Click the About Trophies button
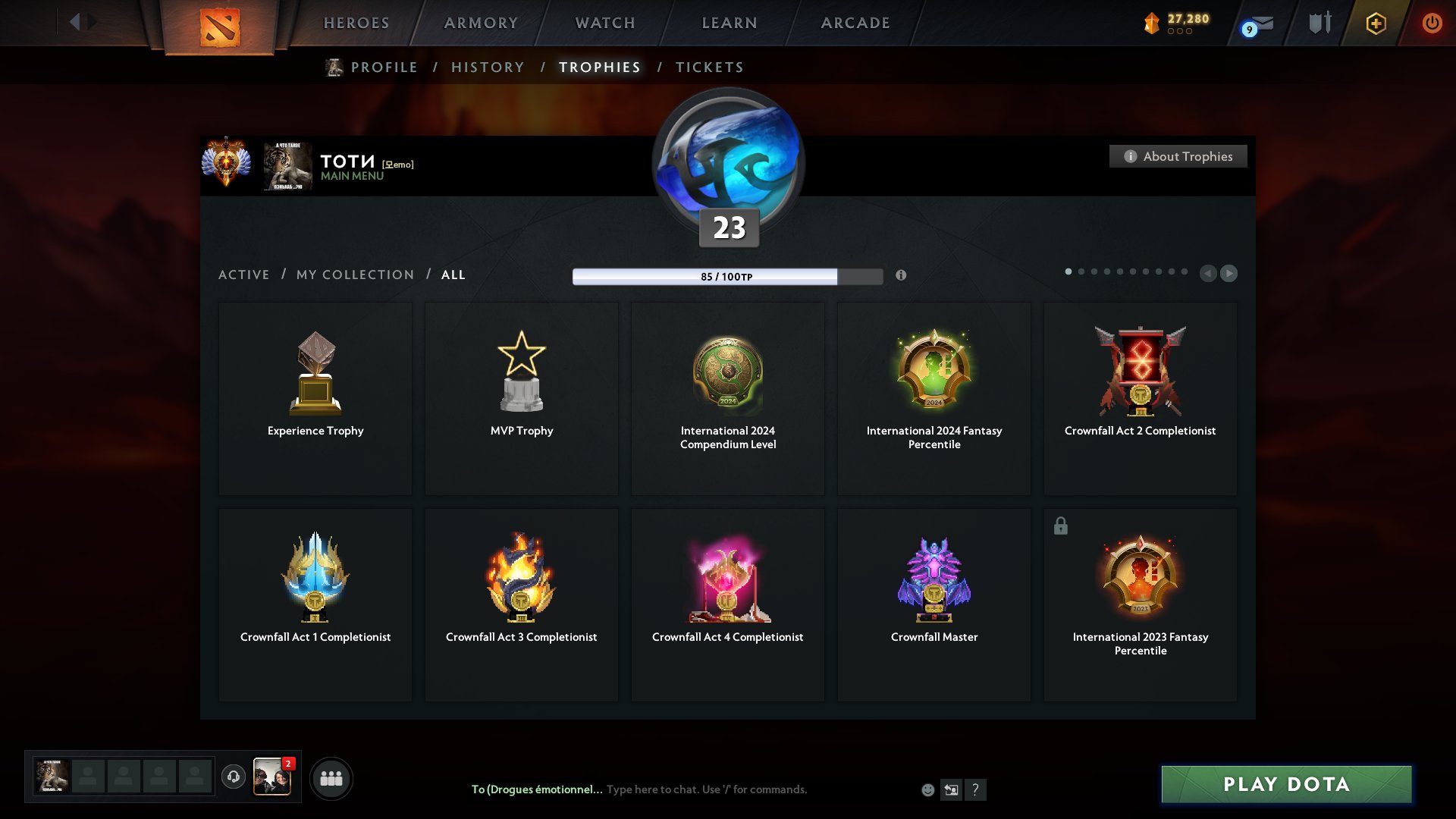Screen dimensions: 1456x819 (1178, 156)
